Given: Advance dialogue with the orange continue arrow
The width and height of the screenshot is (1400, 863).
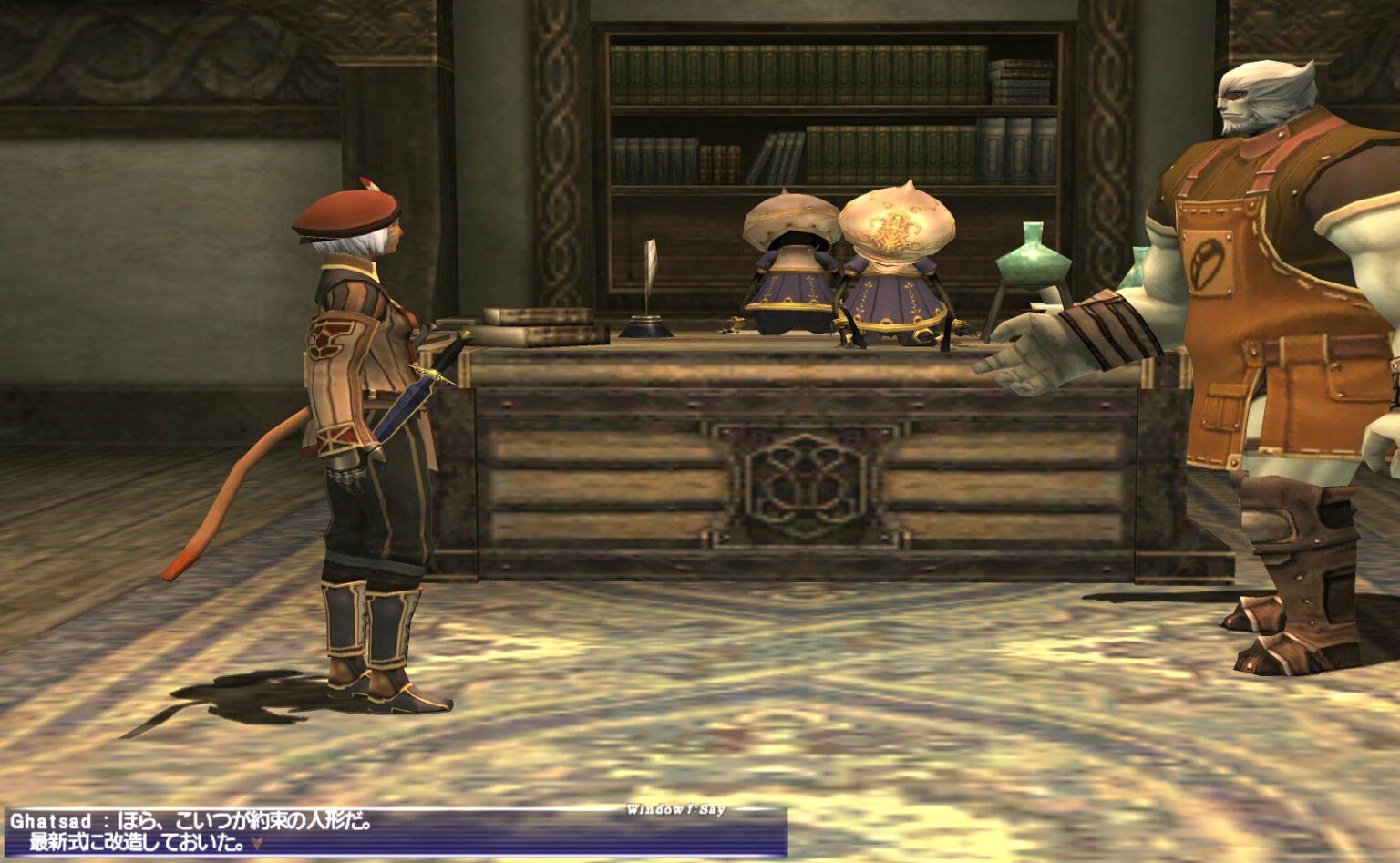Looking at the screenshot, I should tap(258, 844).
